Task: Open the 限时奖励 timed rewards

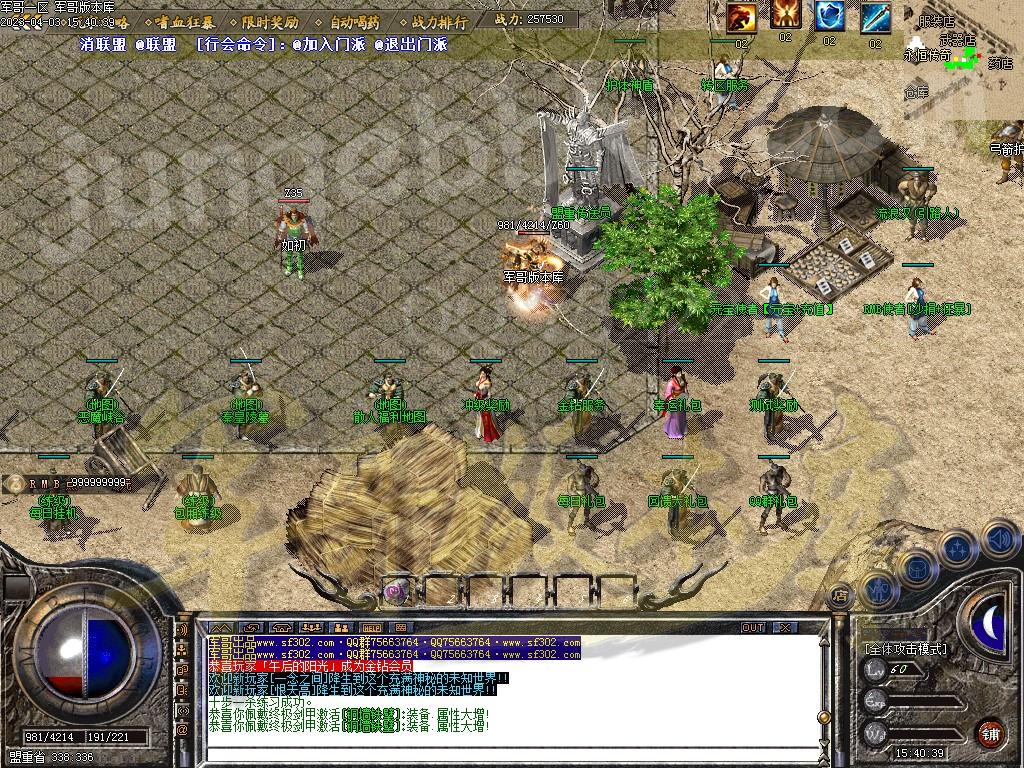Action: (x=270, y=21)
